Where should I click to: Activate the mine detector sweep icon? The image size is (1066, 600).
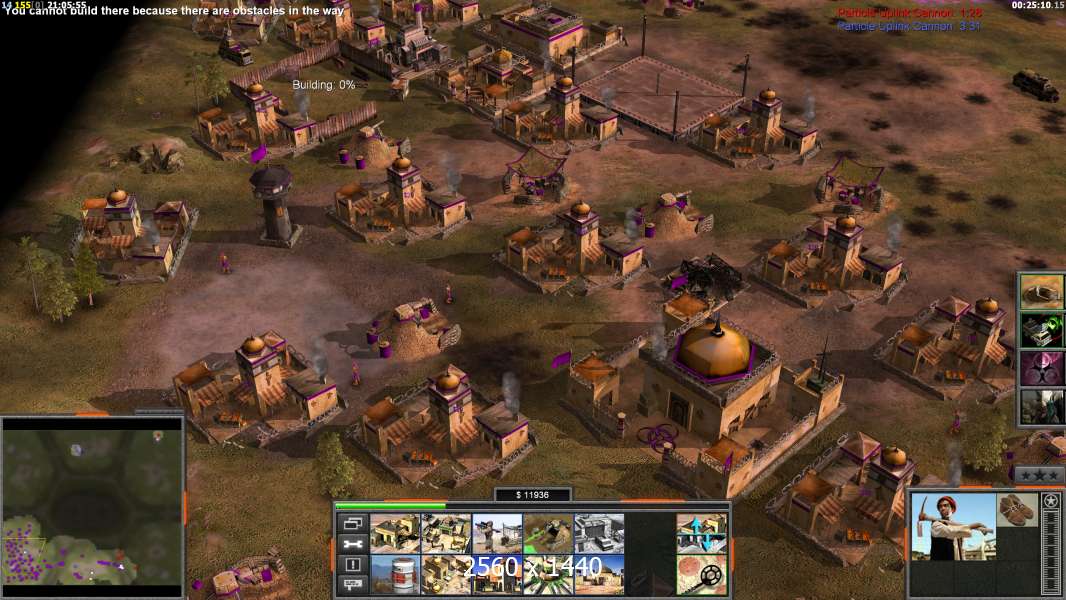tap(701, 574)
